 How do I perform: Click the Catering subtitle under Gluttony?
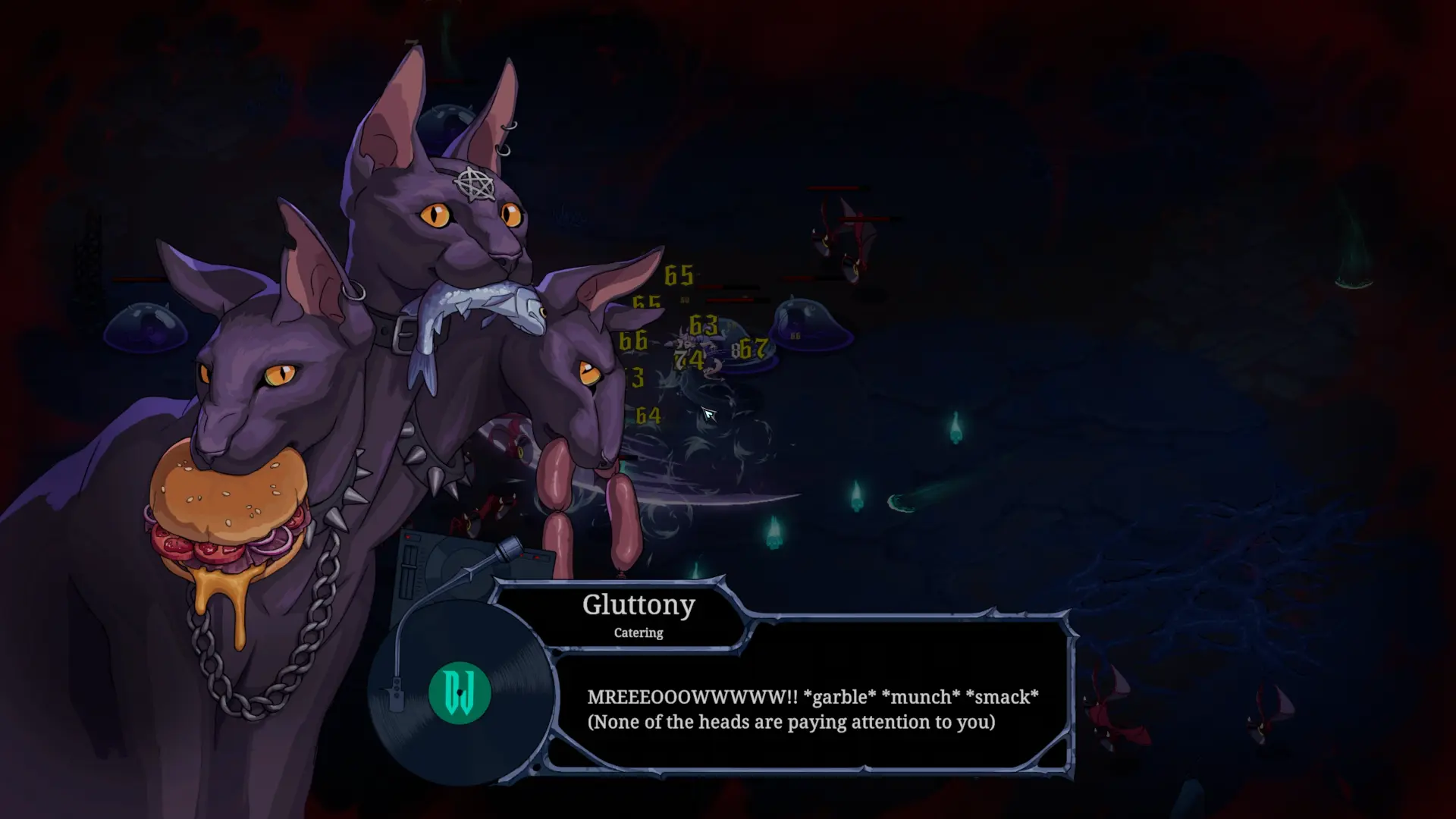637,632
